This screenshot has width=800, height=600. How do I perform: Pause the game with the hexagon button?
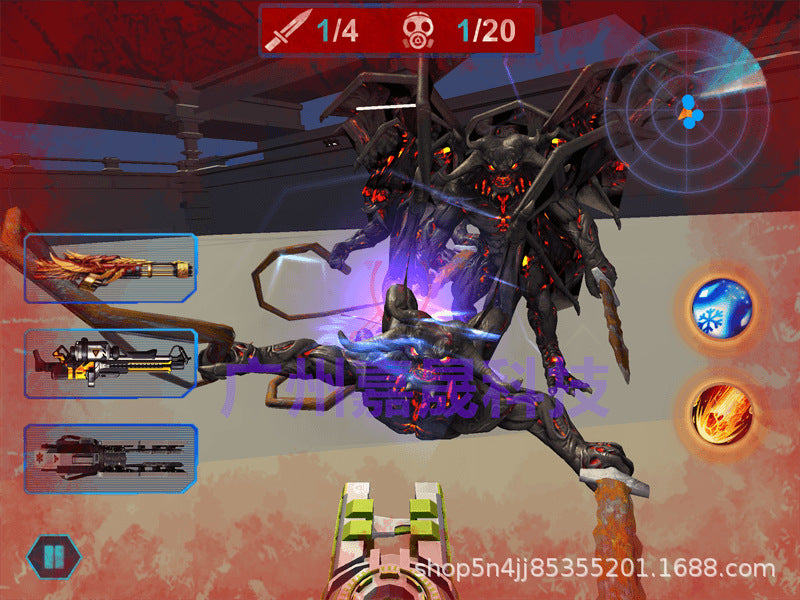coord(54,557)
